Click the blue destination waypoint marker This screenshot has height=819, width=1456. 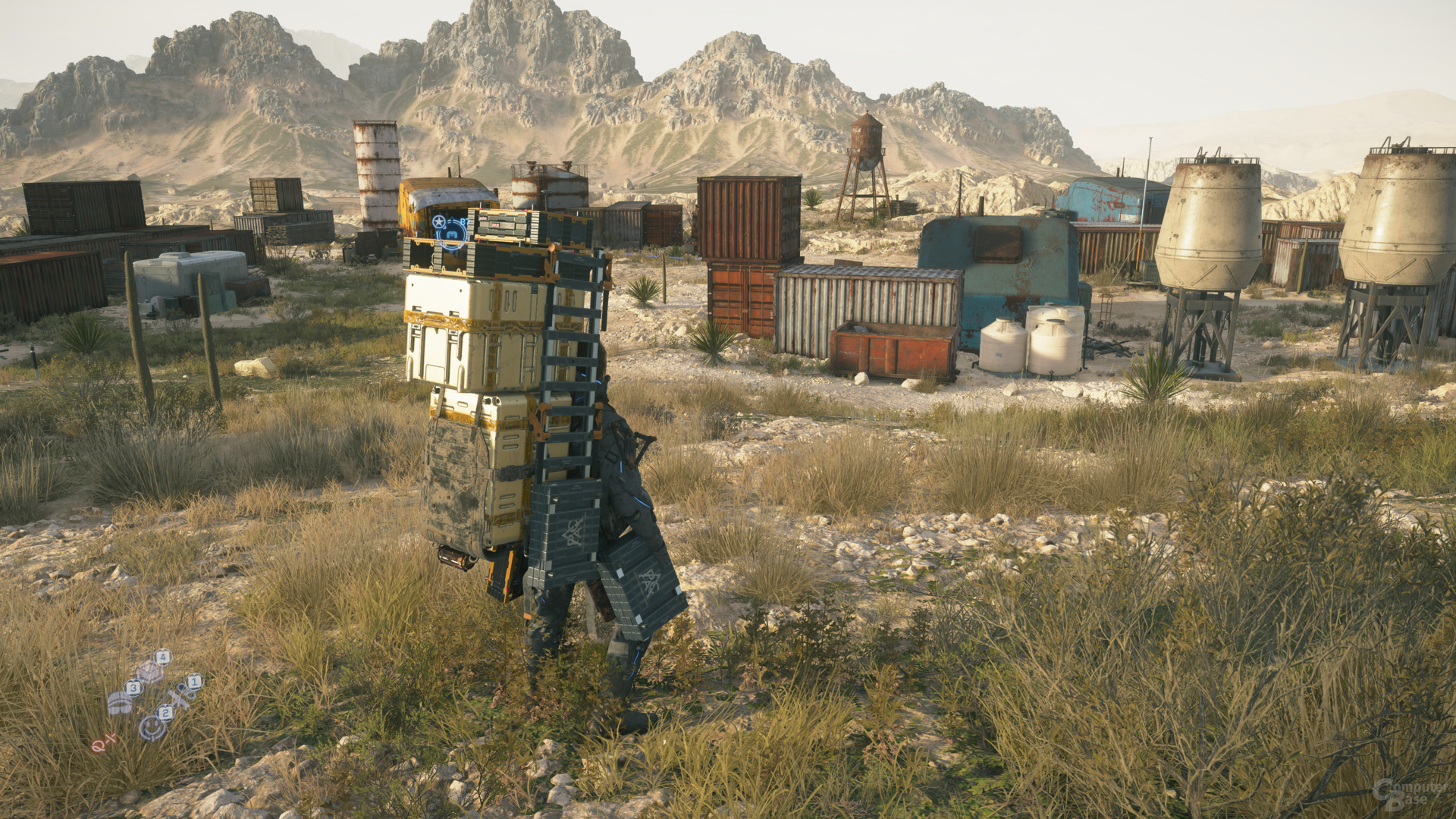click(x=453, y=234)
